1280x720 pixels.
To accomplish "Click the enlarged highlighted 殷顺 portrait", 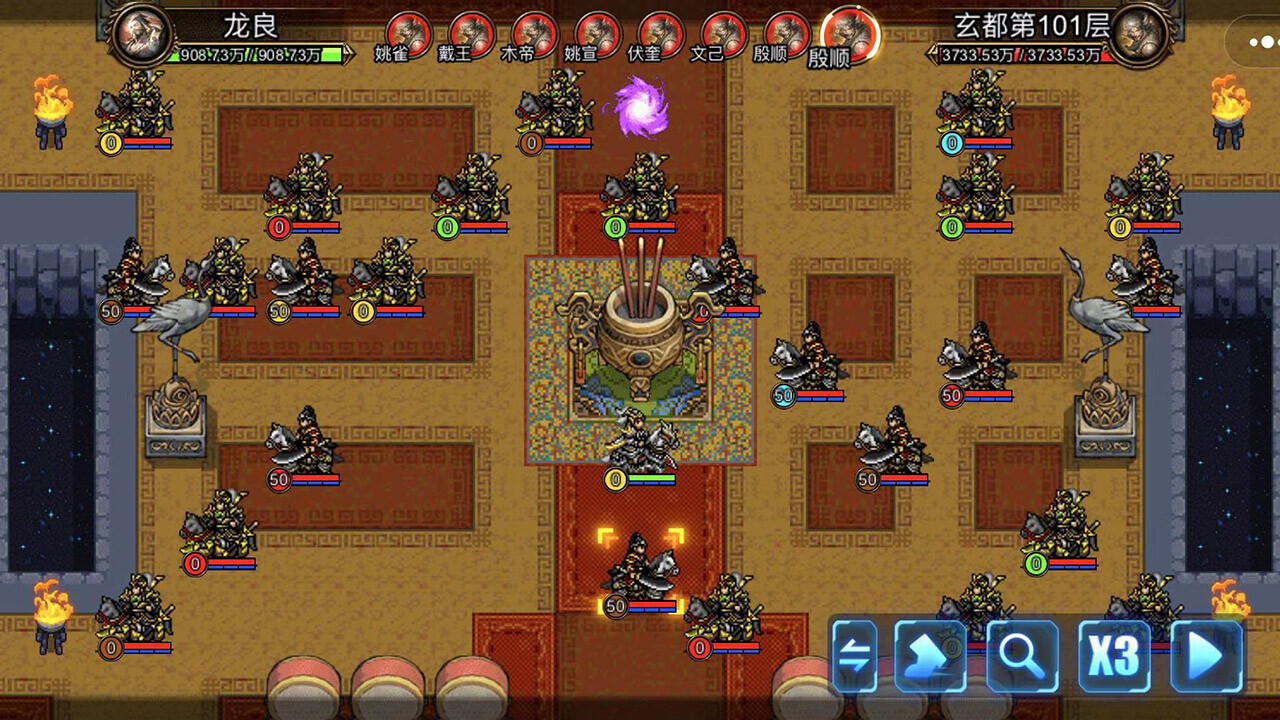I will point(850,34).
